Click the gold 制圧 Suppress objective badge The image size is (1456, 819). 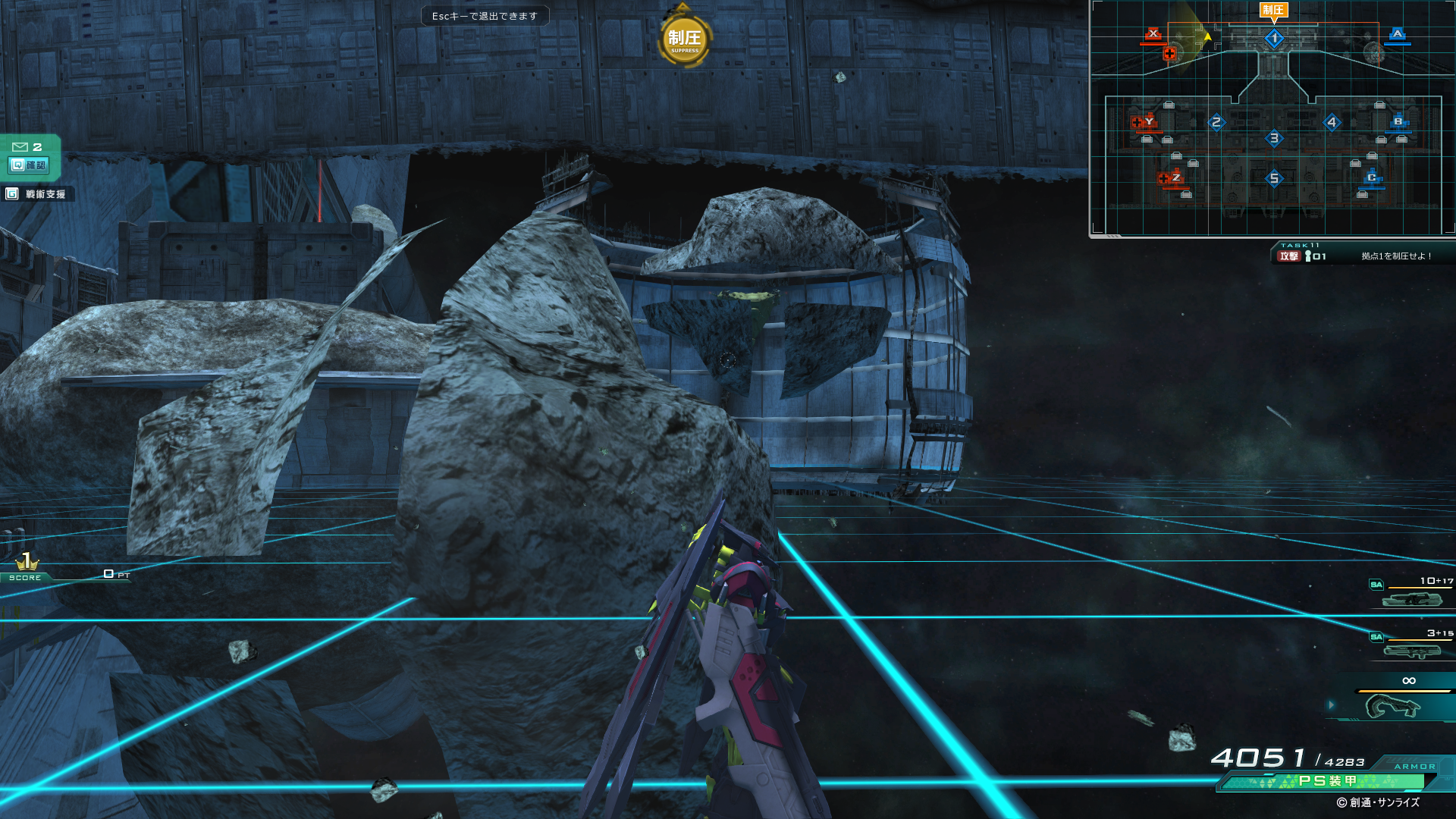684,39
